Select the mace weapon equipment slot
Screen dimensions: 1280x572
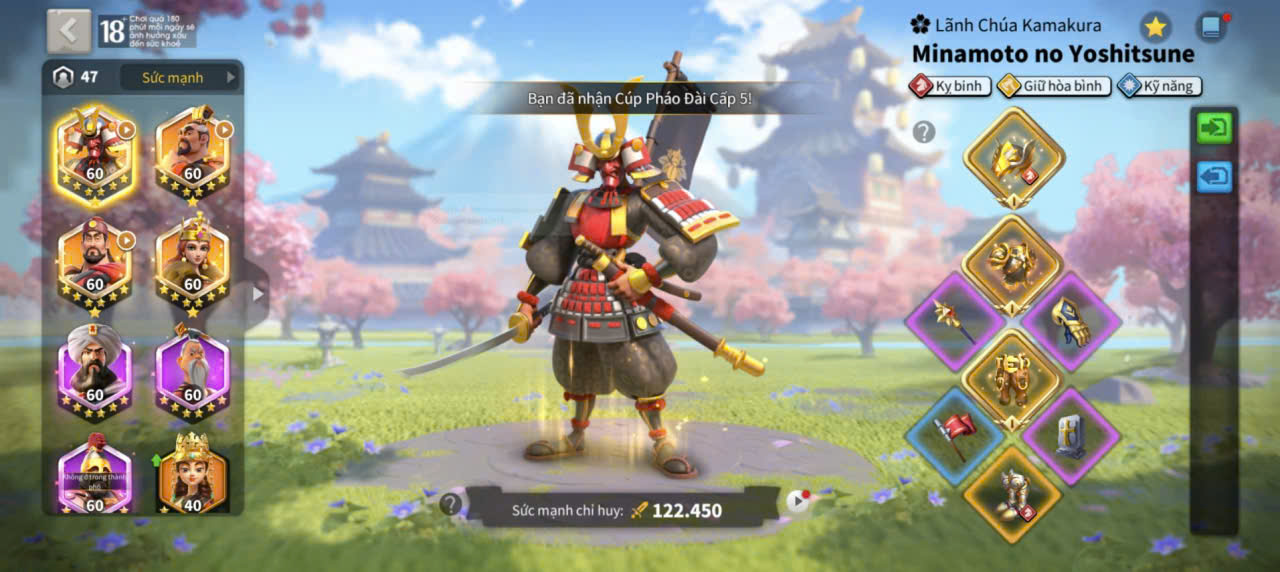954,322
